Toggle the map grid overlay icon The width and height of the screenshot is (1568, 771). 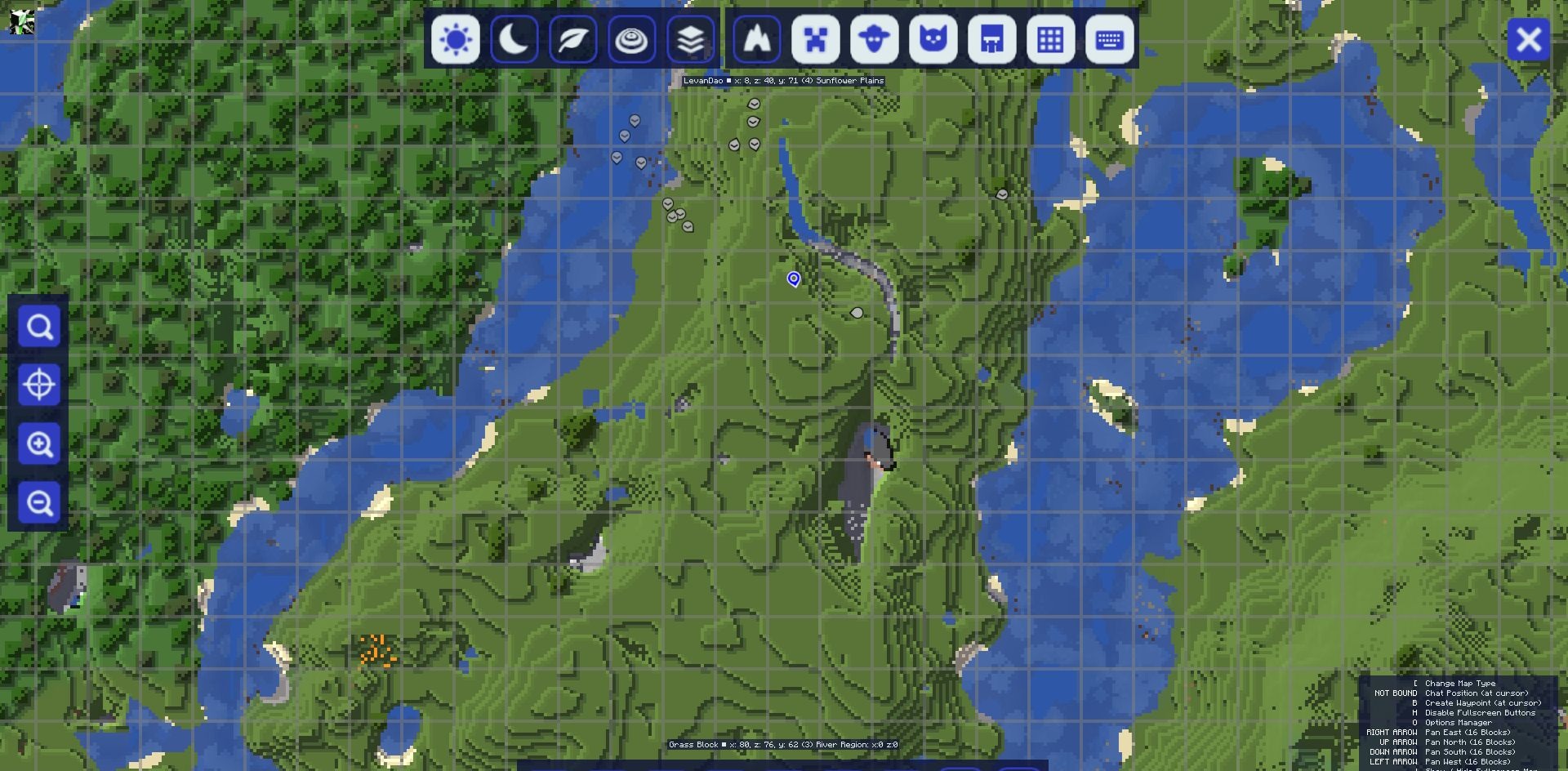1050,39
